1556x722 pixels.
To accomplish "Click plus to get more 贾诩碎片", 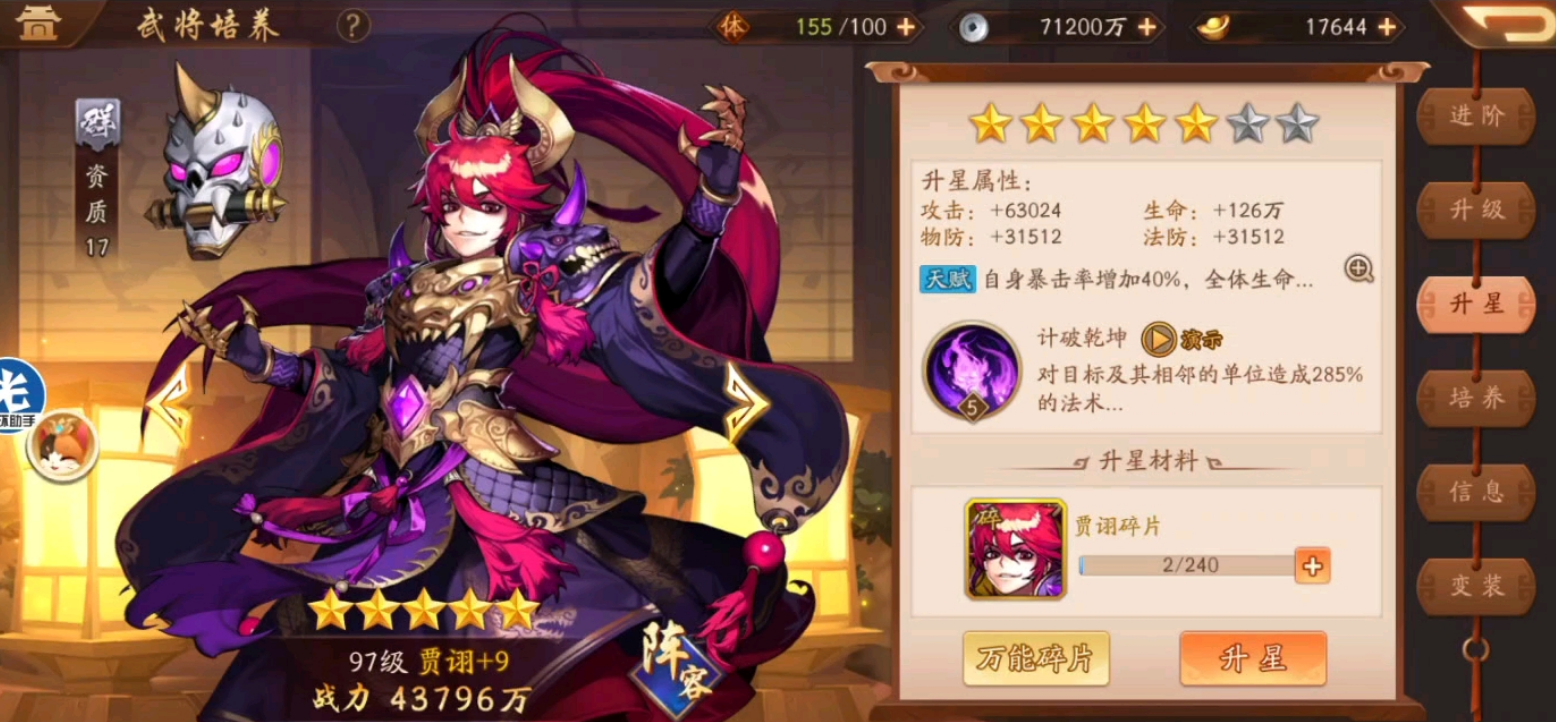I will point(1315,566).
